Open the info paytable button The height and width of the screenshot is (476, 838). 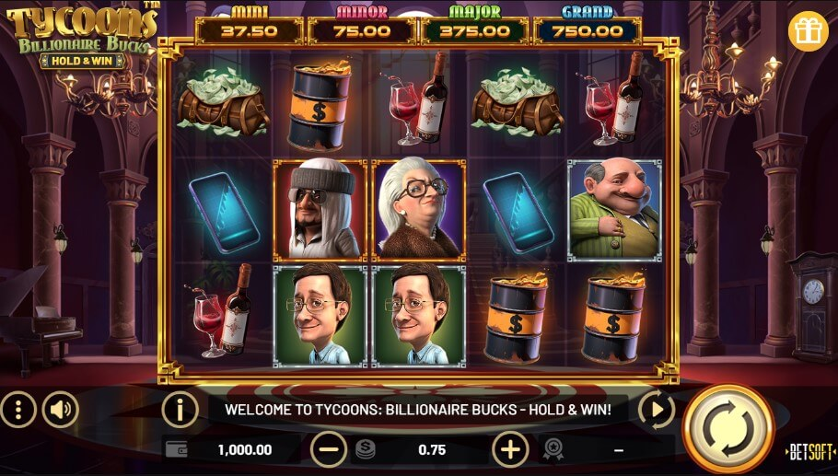point(180,409)
